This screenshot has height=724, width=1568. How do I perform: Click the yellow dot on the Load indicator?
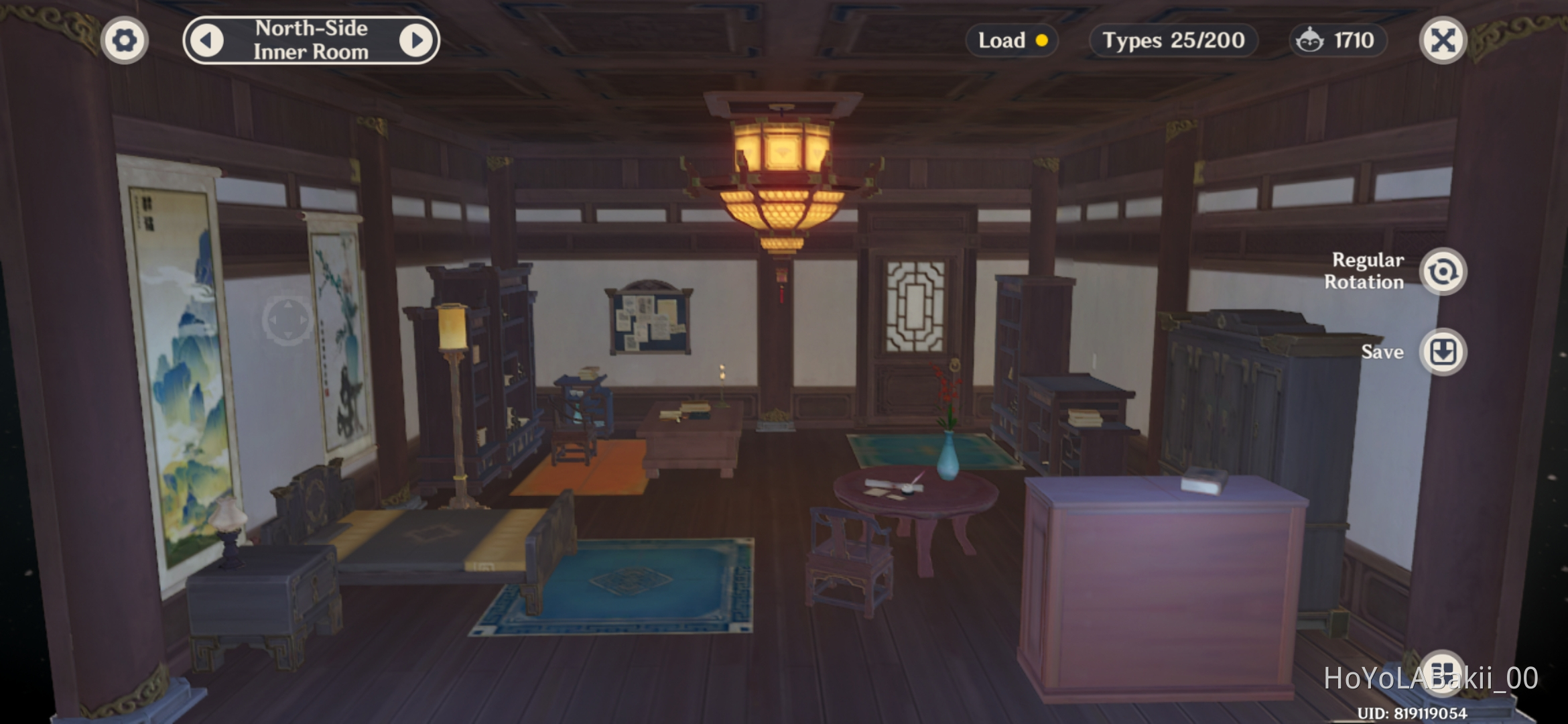1043,41
